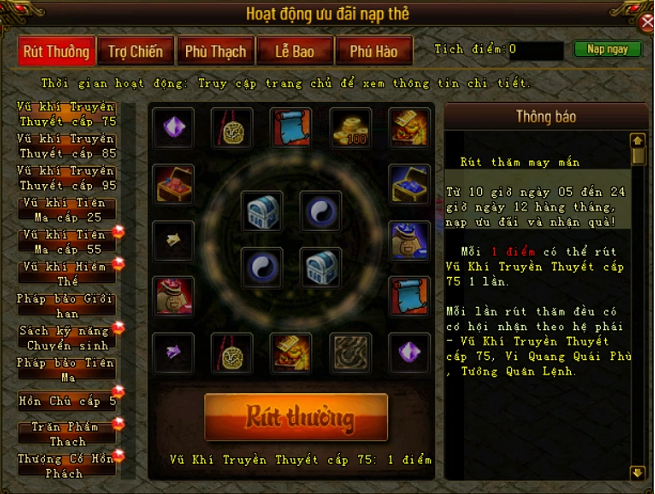
Task: Open Vũ khí Tiên Ma cấp 25
Action: (66, 209)
